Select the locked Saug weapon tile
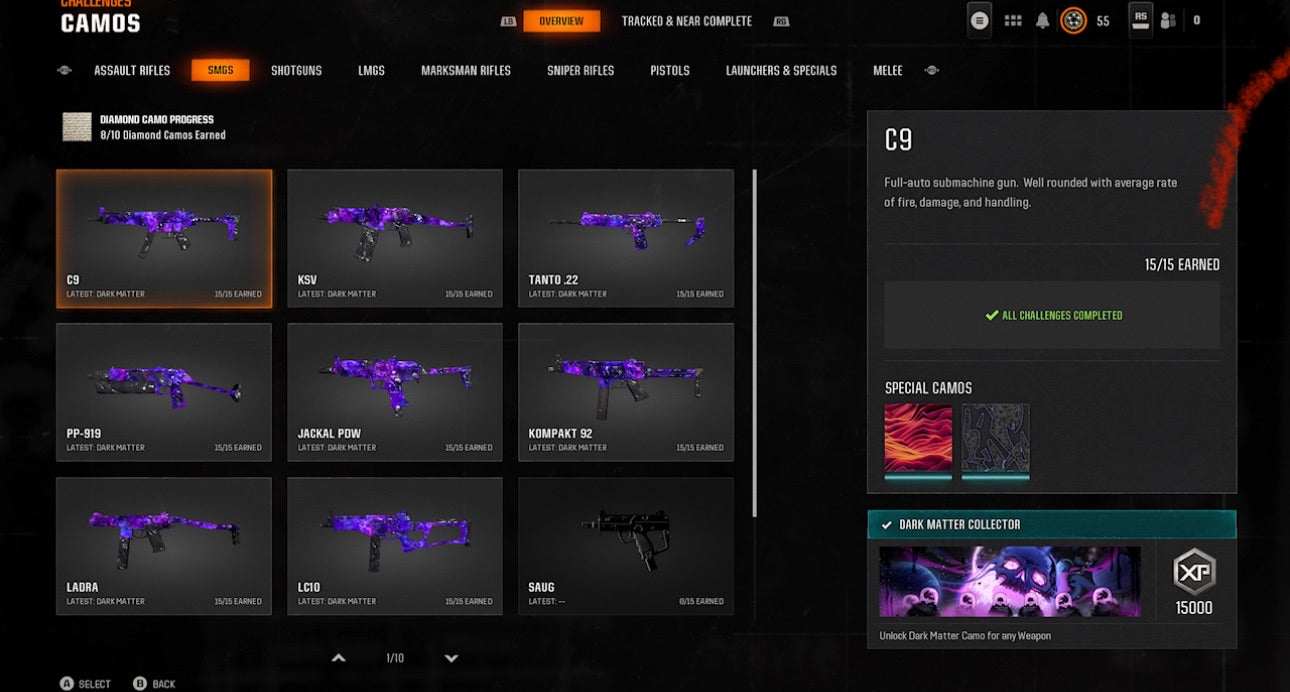Screen dimensions: 1290x692 [625, 546]
